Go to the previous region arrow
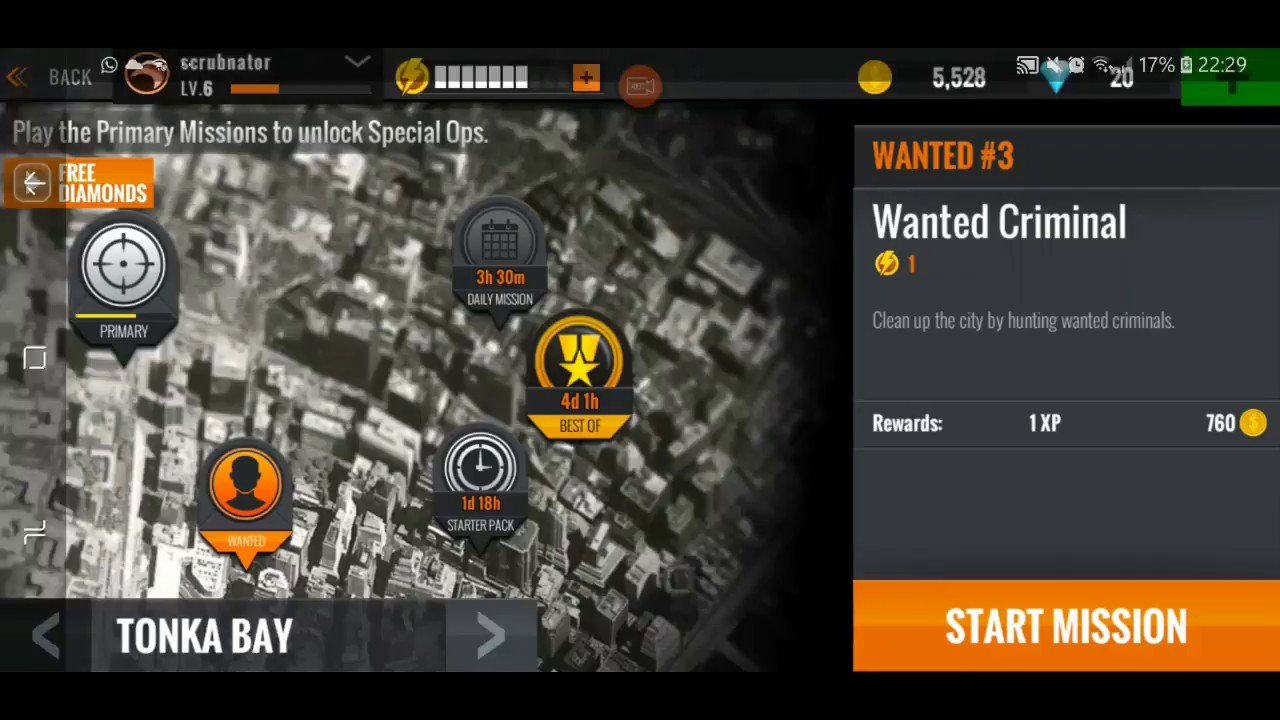This screenshot has width=1280, height=720. (45, 635)
